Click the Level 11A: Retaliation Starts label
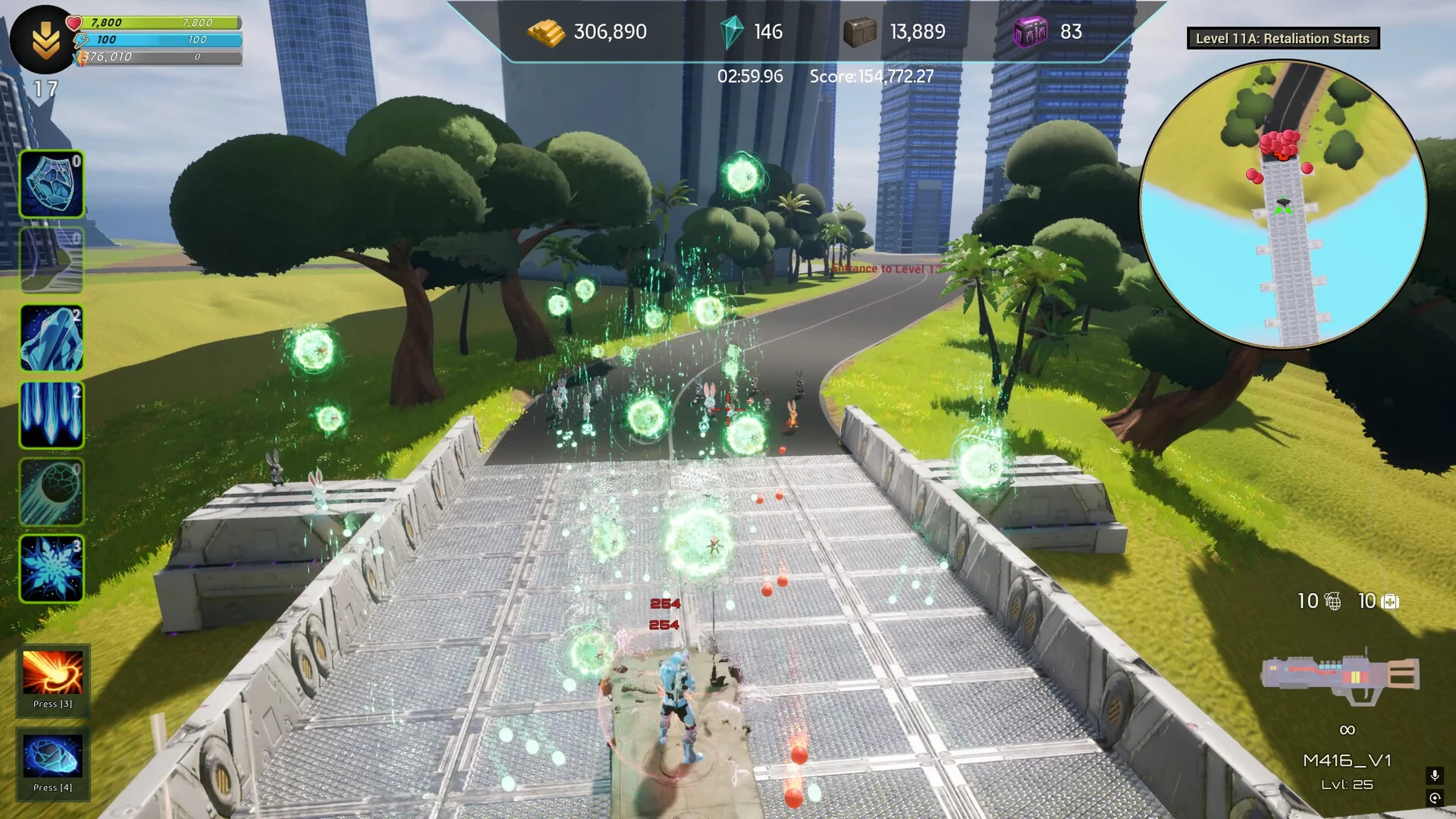This screenshot has height=819, width=1456. tap(1282, 39)
